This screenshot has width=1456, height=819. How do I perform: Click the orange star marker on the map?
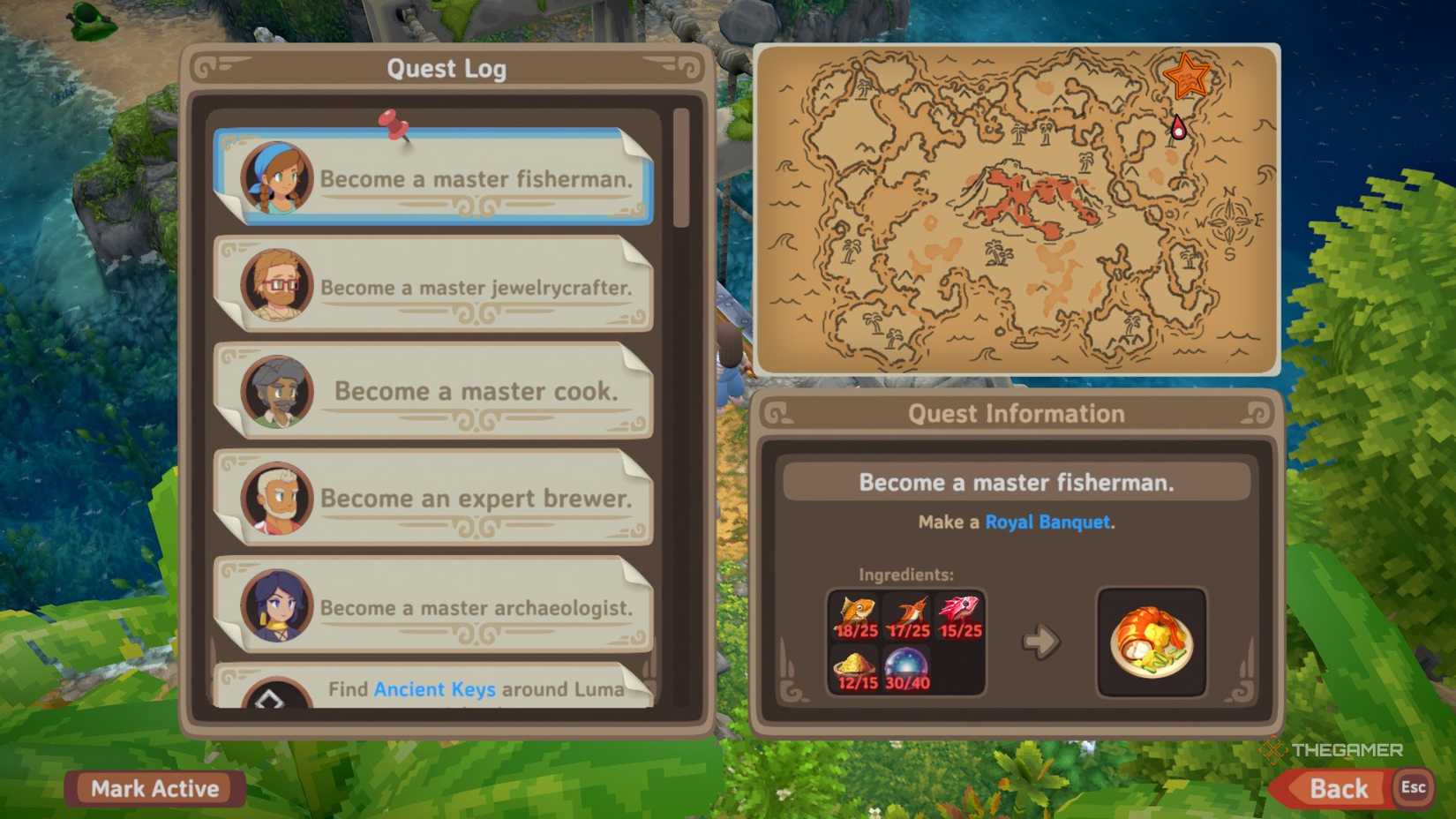point(1187,78)
